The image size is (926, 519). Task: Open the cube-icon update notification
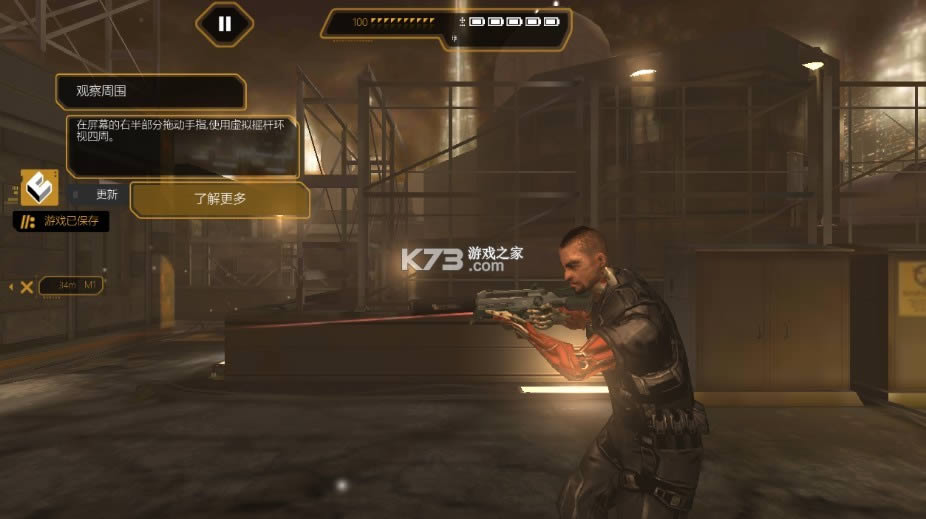click(x=40, y=188)
